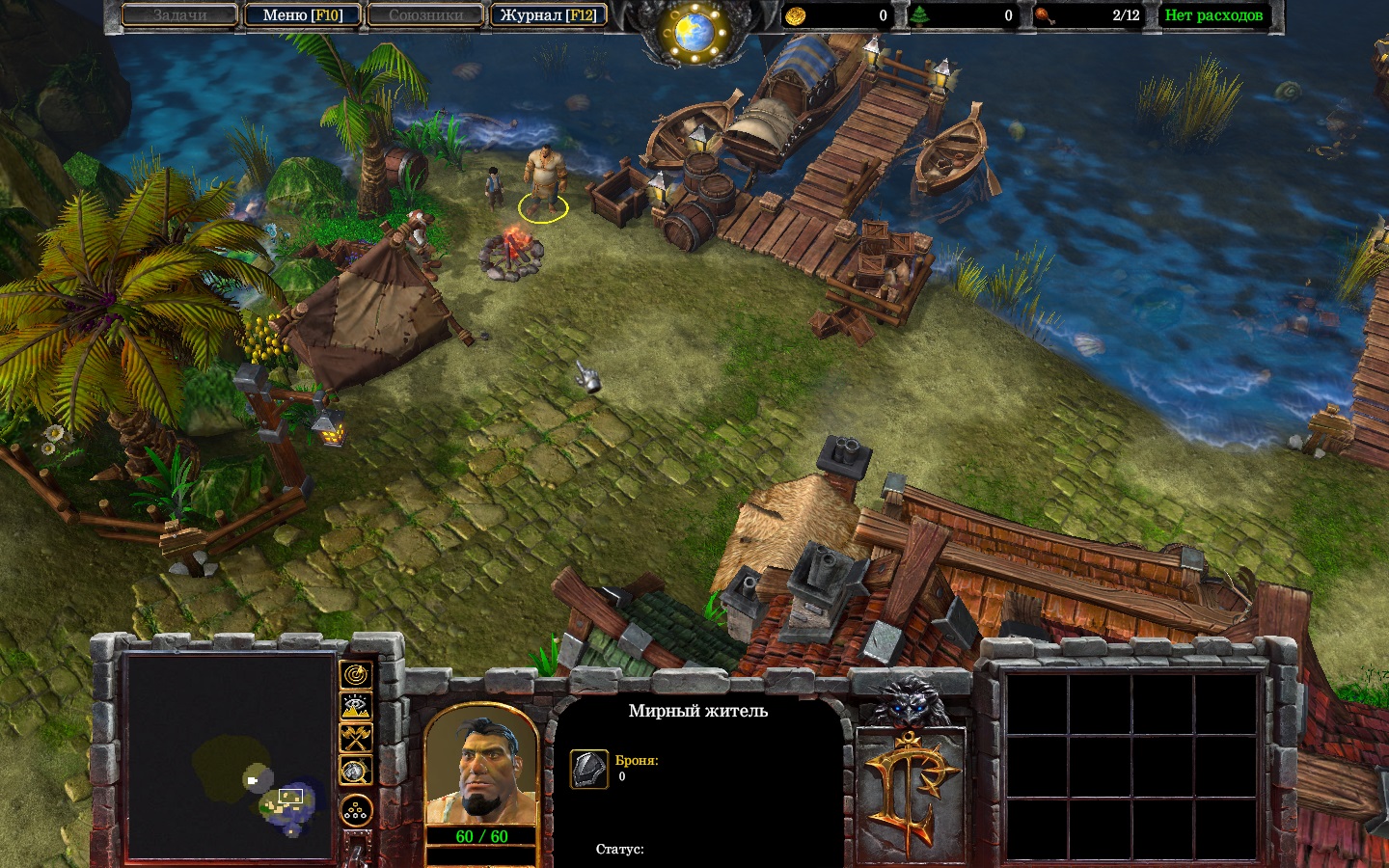Click the villager portrait to center camera
Image resolution: width=1389 pixels, height=868 pixels.
pyautogui.click(x=480, y=768)
